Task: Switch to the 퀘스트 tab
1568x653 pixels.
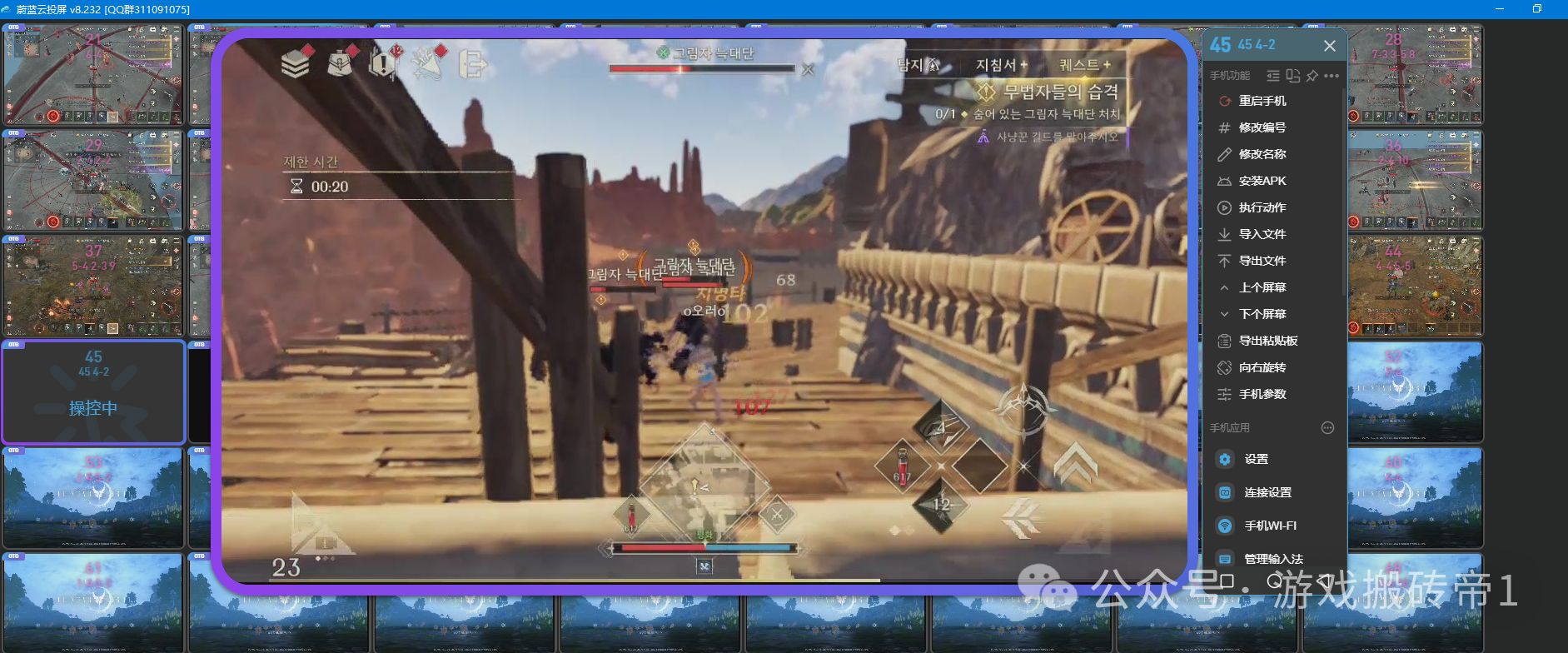Action: coord(1084,65)
